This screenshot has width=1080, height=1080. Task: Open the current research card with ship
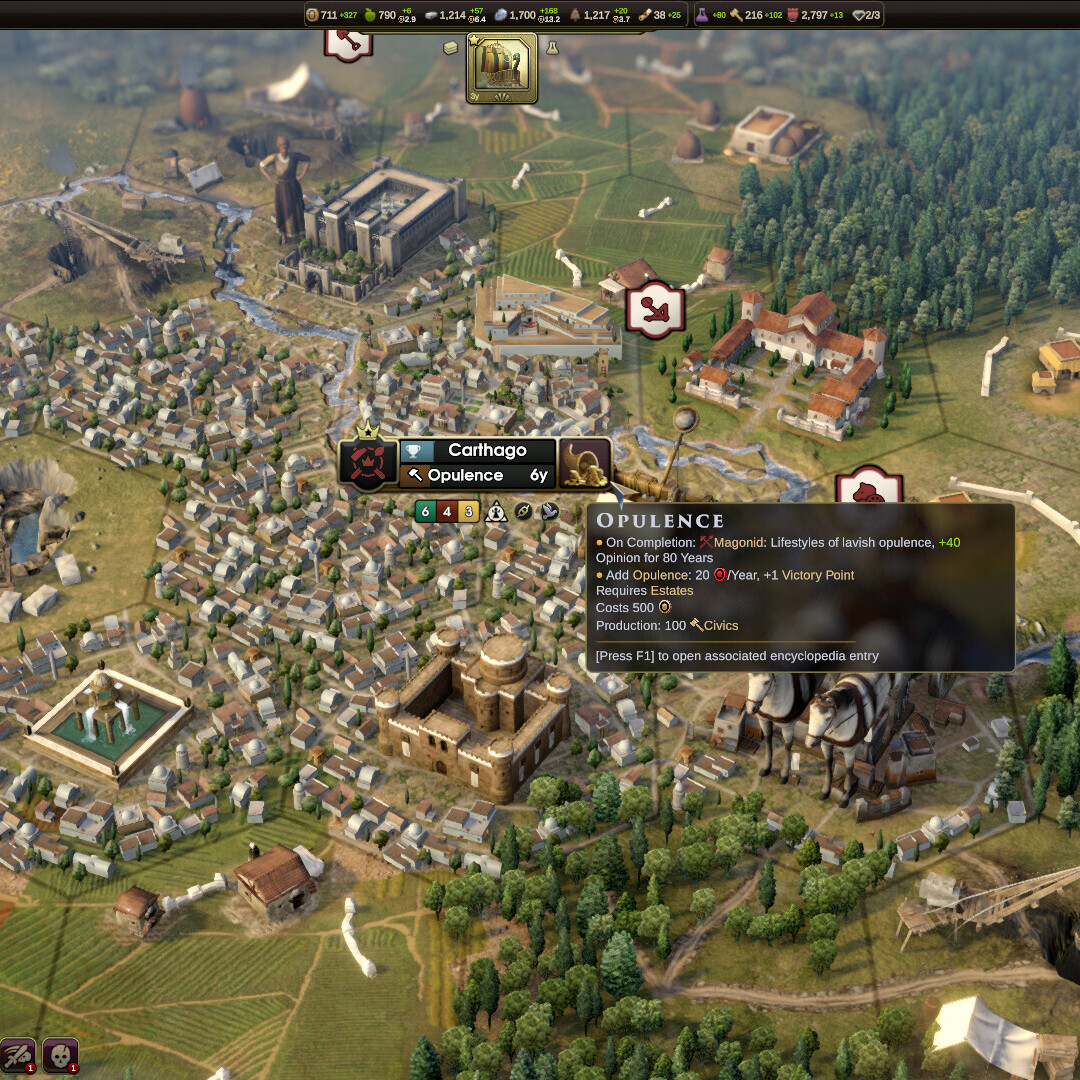501,68
